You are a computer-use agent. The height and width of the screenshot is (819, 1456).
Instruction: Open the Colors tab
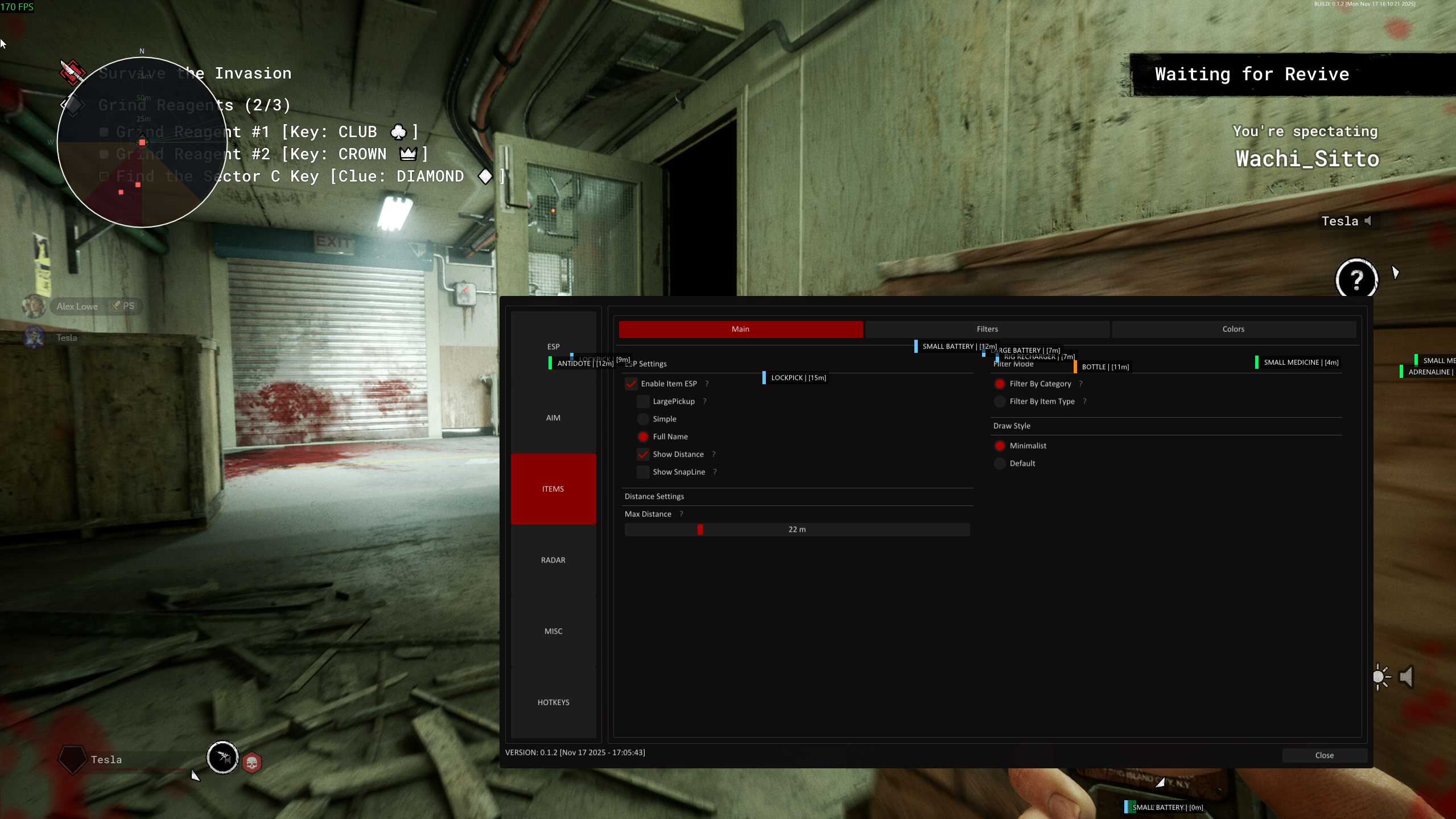click(x=1233, y=329)
